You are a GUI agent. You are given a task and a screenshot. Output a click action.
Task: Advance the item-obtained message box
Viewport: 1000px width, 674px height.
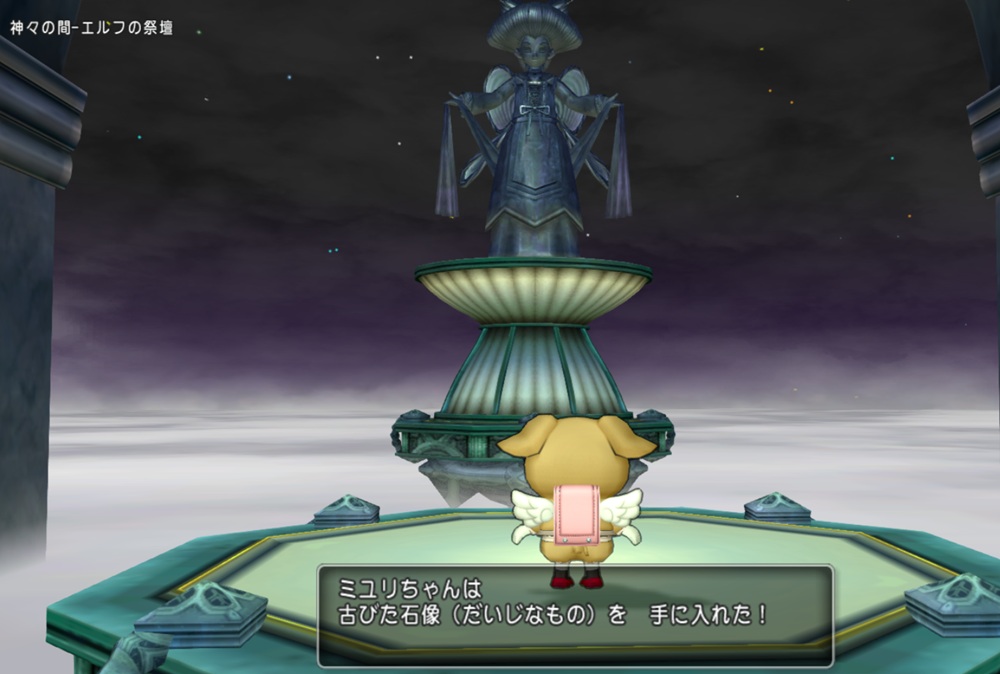click(575, 615)
